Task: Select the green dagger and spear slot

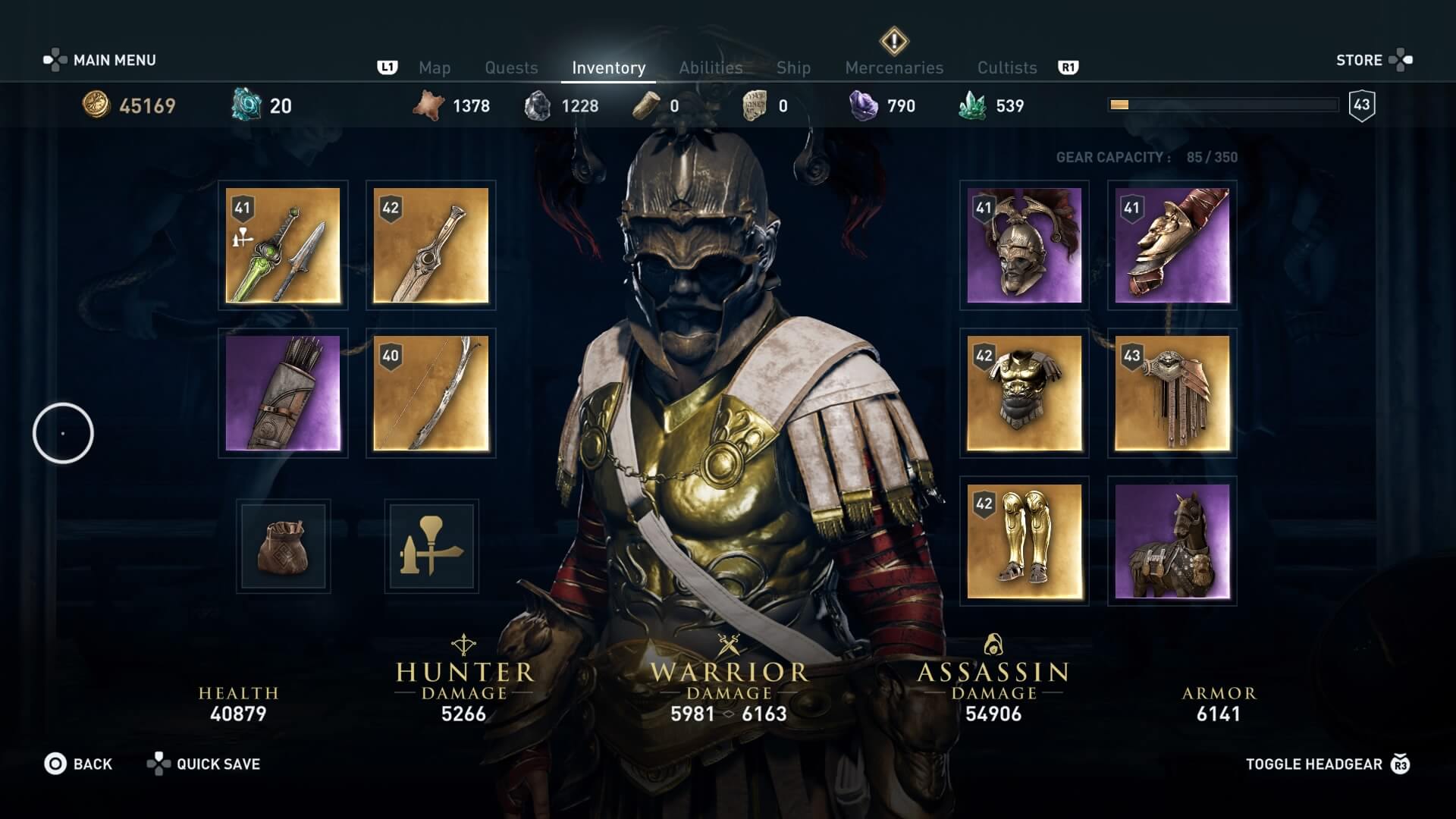Action: (x=283, y=245)
